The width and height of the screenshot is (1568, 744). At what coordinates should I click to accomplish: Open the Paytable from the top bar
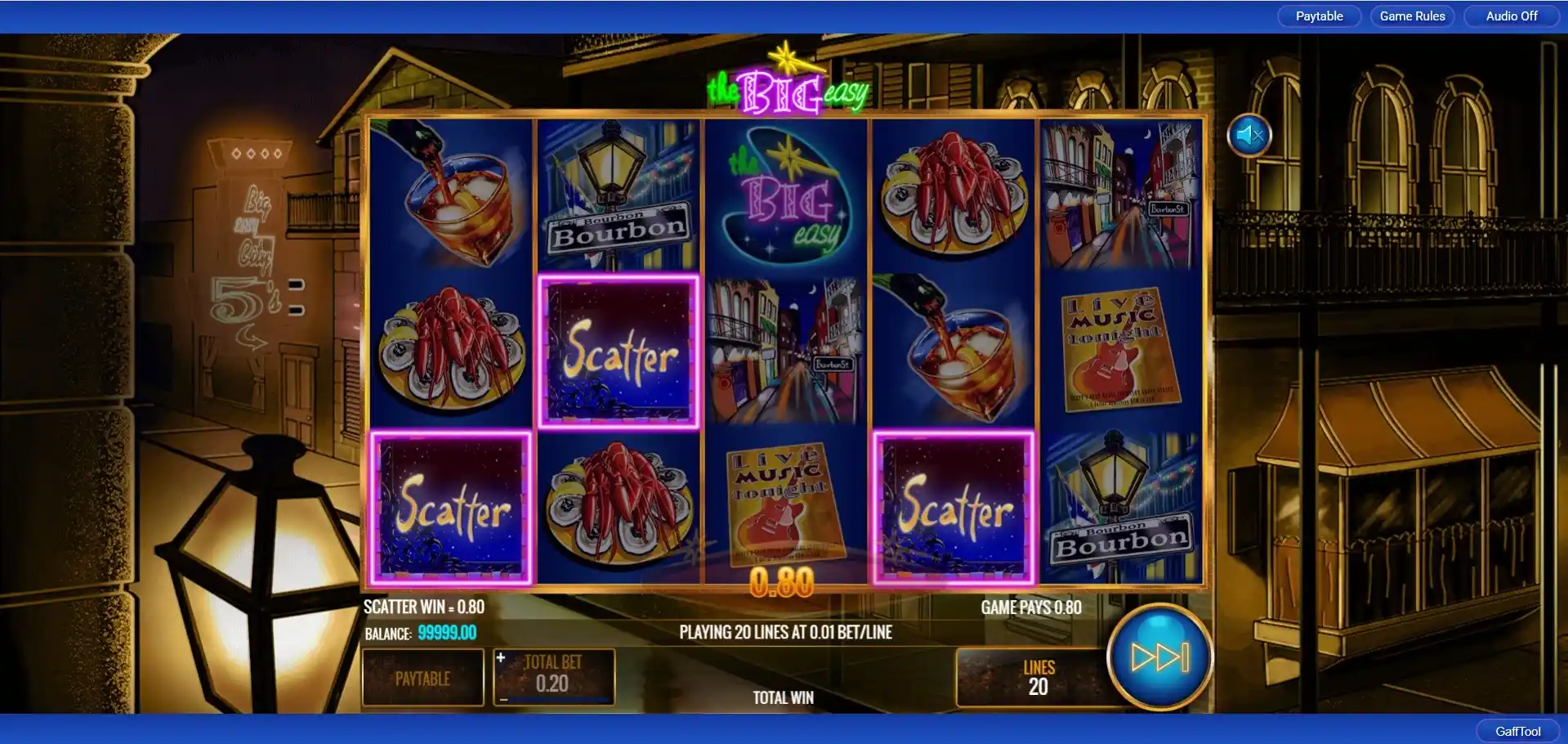1319,16
